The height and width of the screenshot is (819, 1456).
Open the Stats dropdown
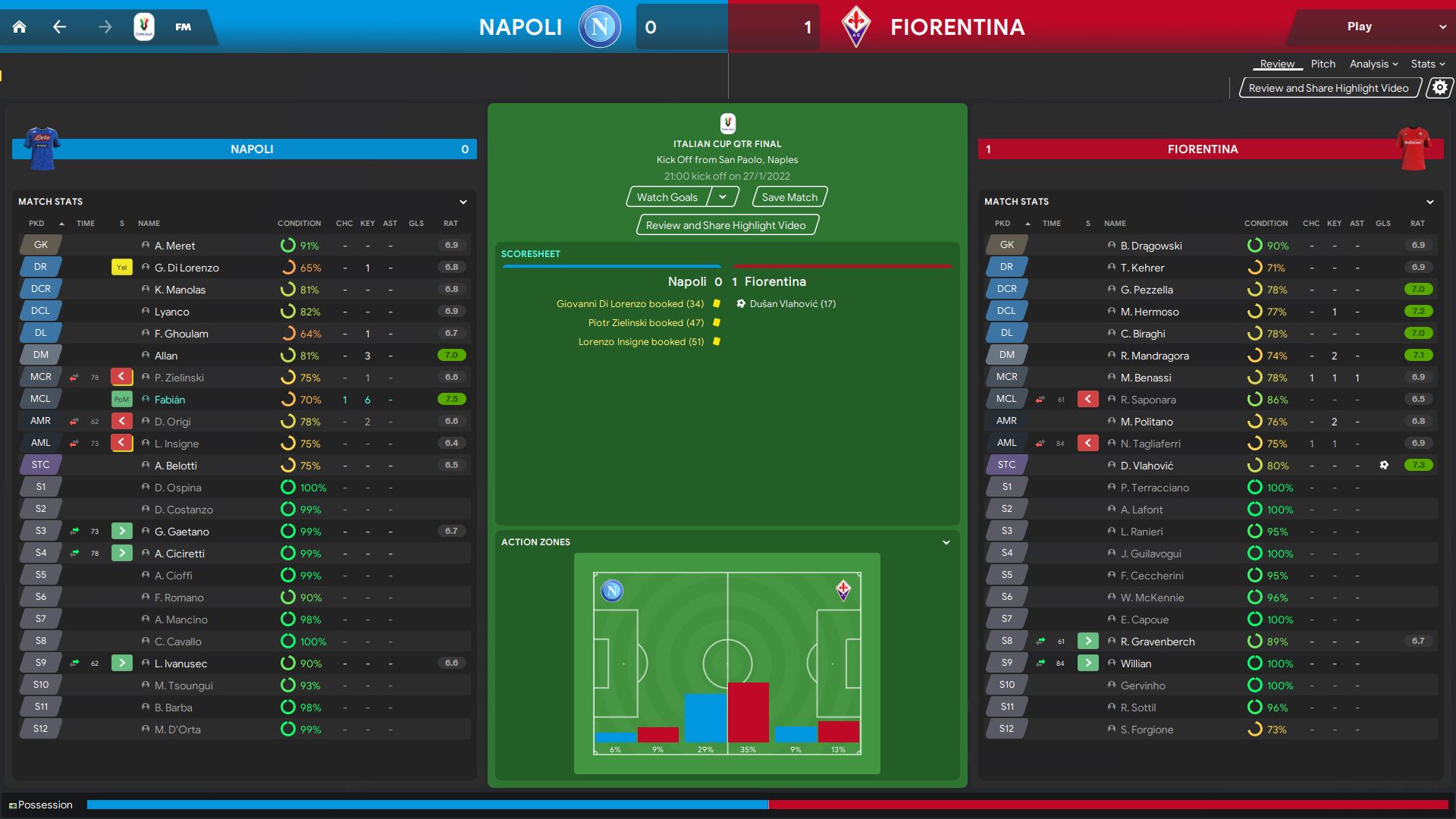1427,64
